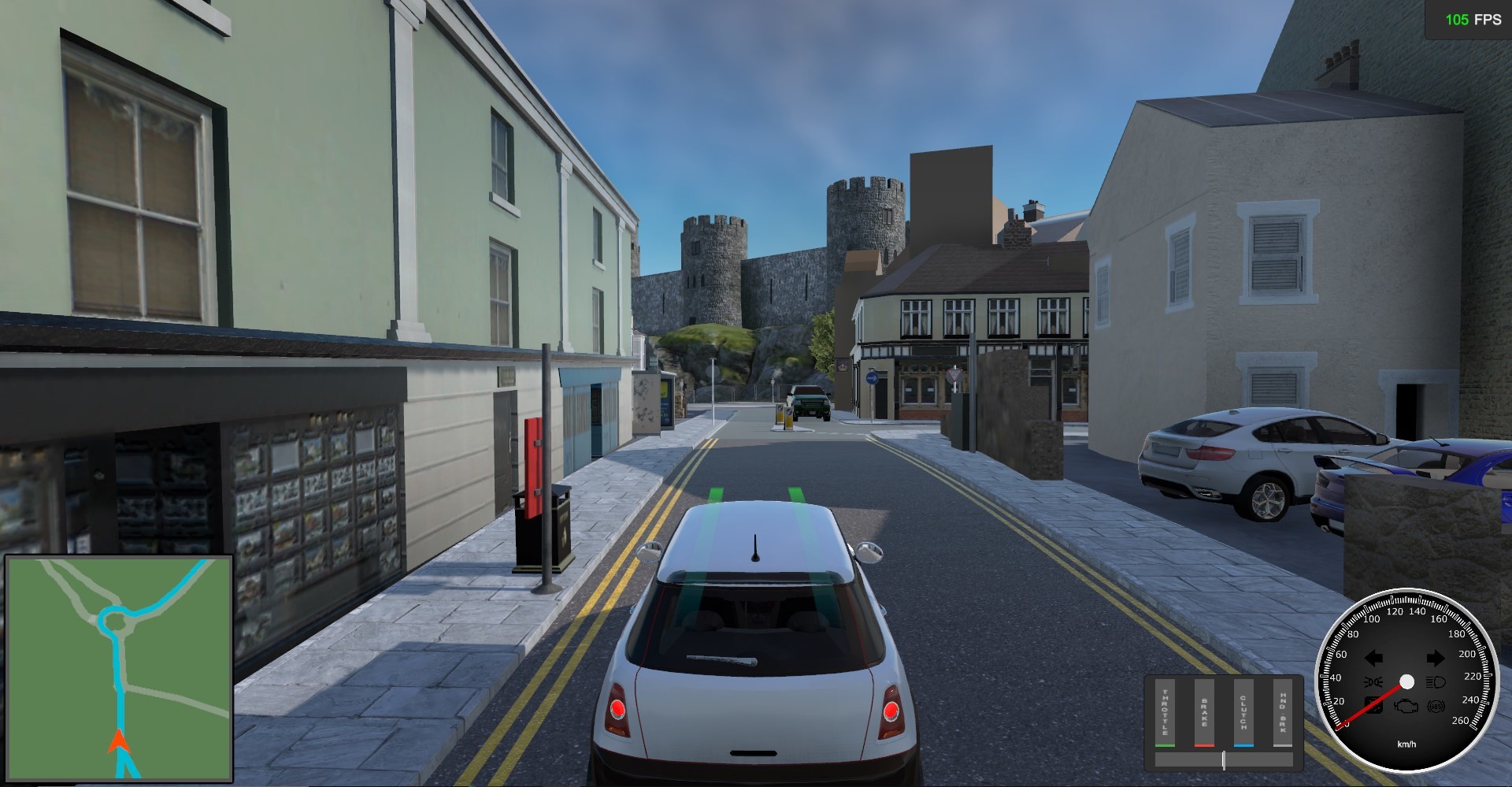Click the battery warning indicator icon
The width and height of the screenshot is (1512, 787).
coord(1373,707)
